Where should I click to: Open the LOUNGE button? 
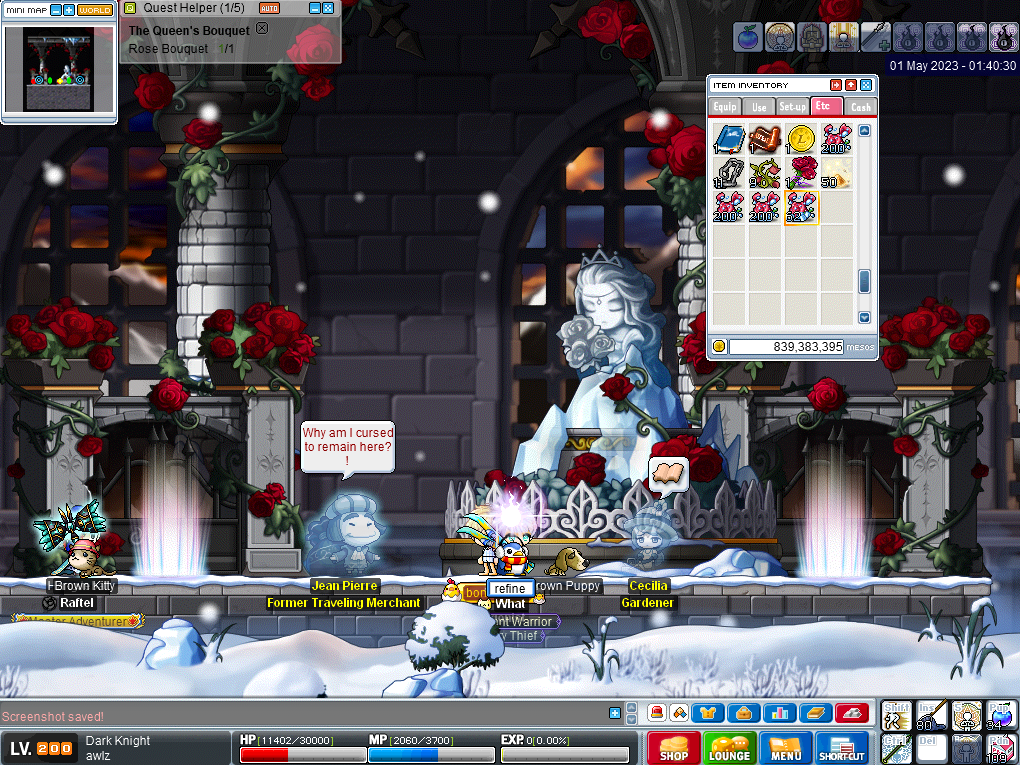coord(730,748)
